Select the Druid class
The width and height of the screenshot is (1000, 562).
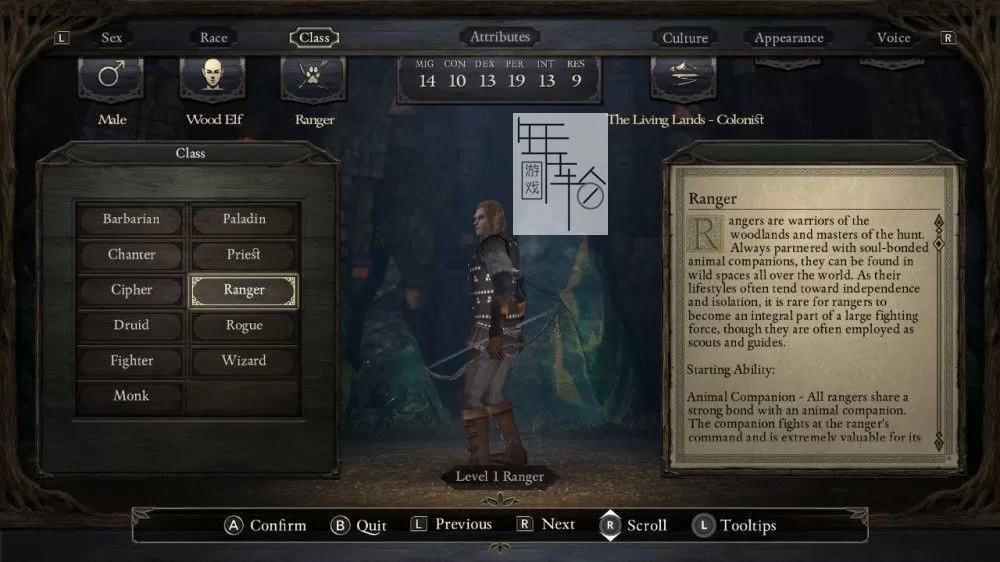click(x=131, y=325)
